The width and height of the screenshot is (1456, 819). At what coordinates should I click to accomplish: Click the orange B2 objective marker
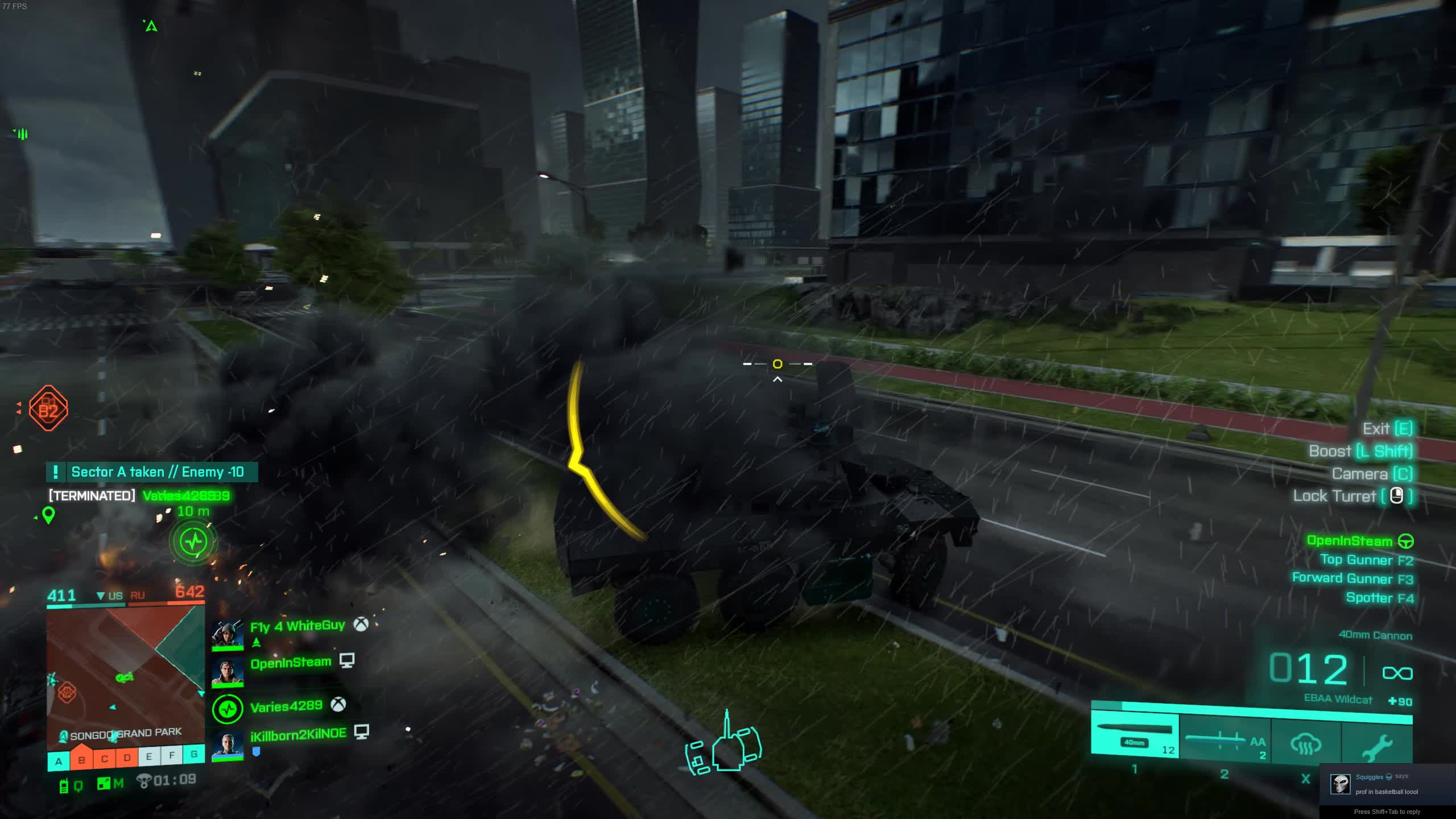click(x=48, y=408)
